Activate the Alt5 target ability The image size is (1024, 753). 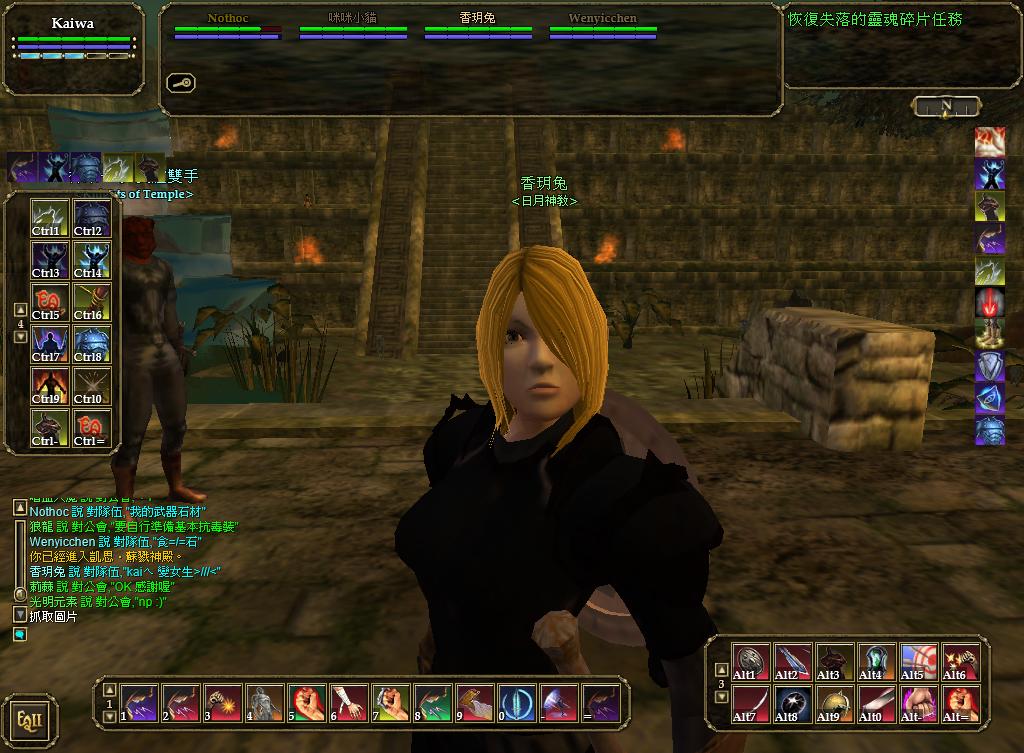(x=919, y=662)
